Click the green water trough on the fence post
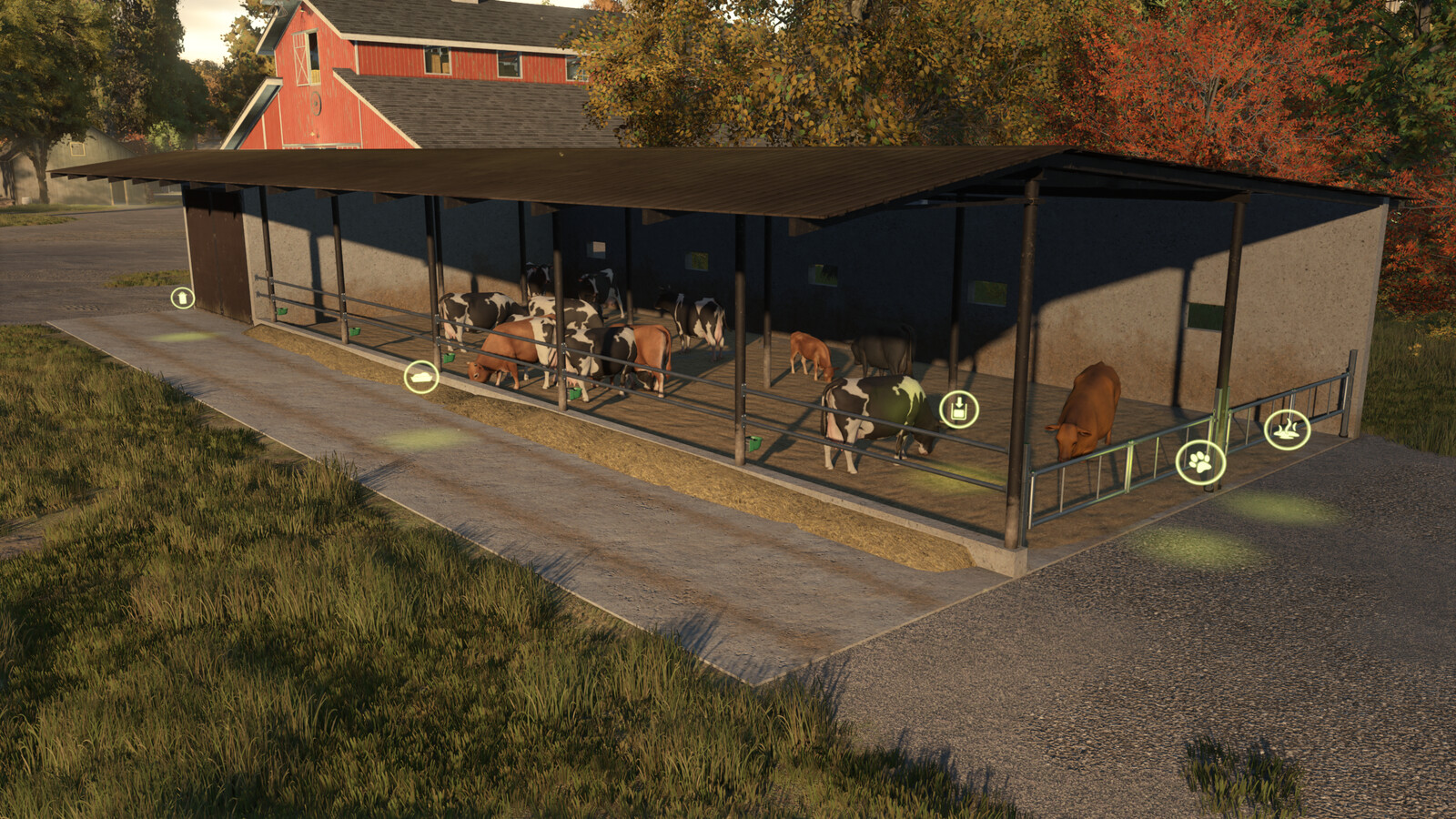This screenshot has width=1456, height=819. click(x=284, y=311)
